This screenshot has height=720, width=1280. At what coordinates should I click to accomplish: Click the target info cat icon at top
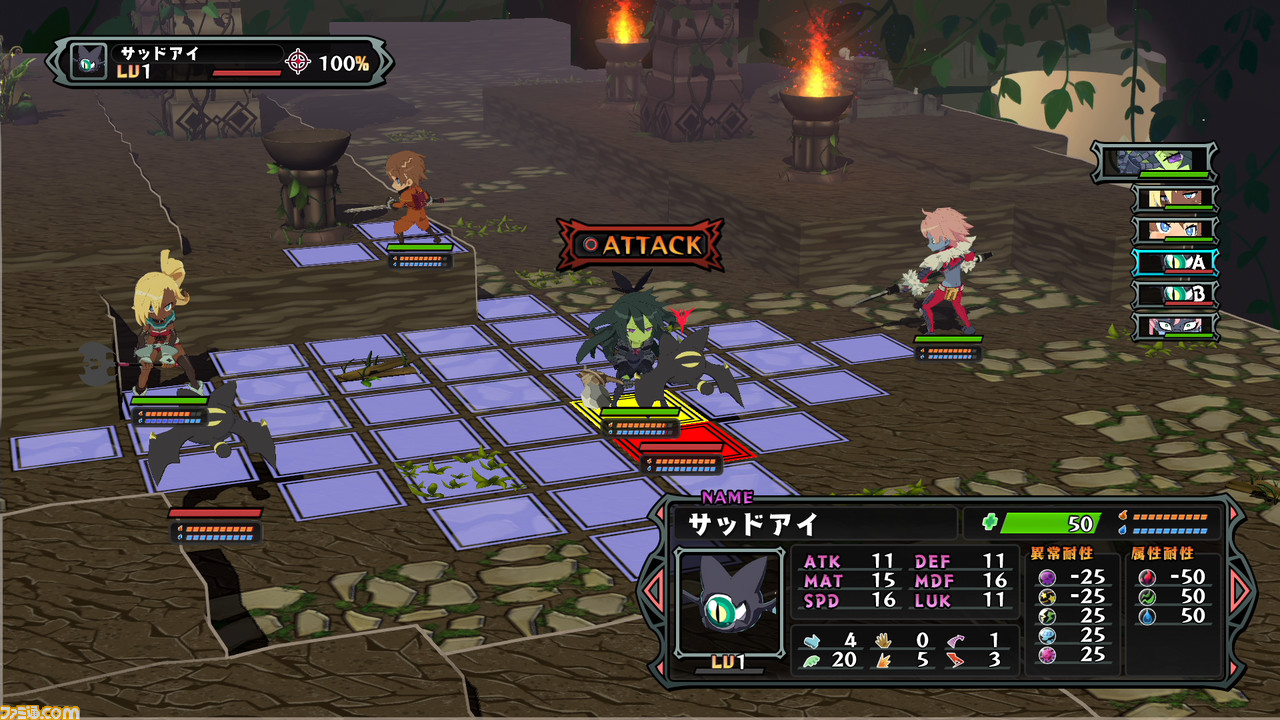coord(89,62)
